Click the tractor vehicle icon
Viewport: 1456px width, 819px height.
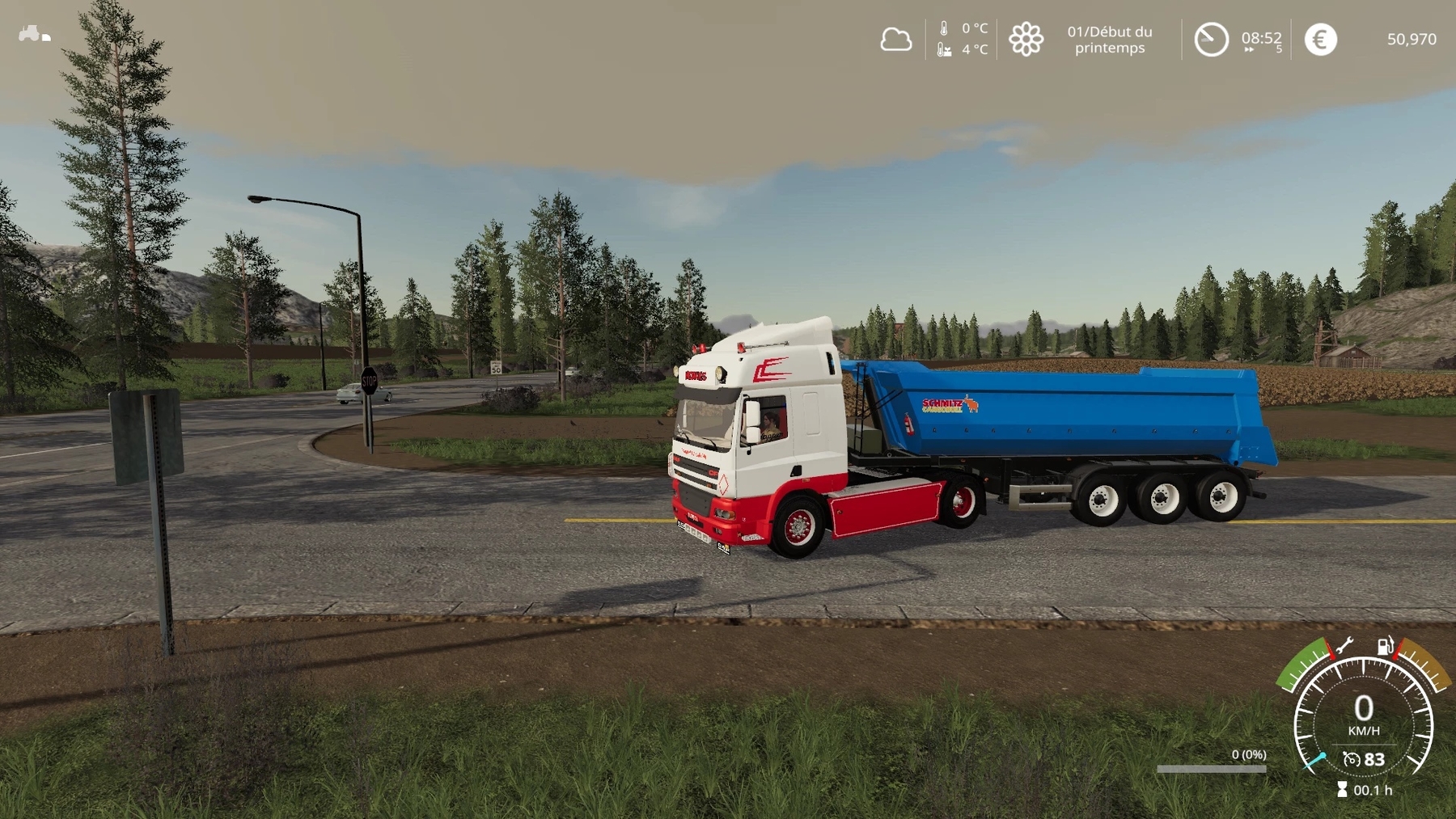coord(30,33)
